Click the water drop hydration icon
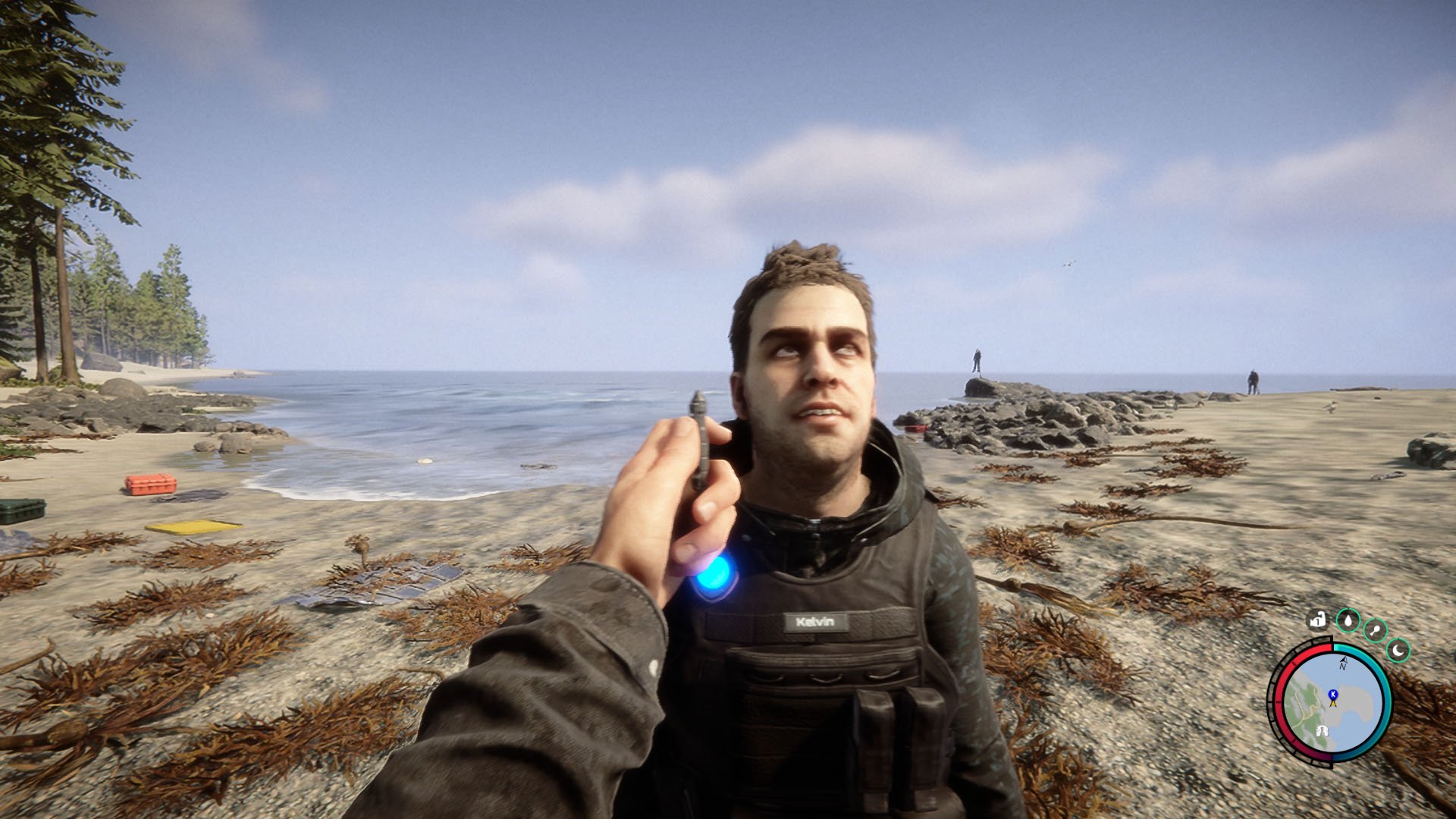Screen dimensions: 1456x819 (1348, 621)
